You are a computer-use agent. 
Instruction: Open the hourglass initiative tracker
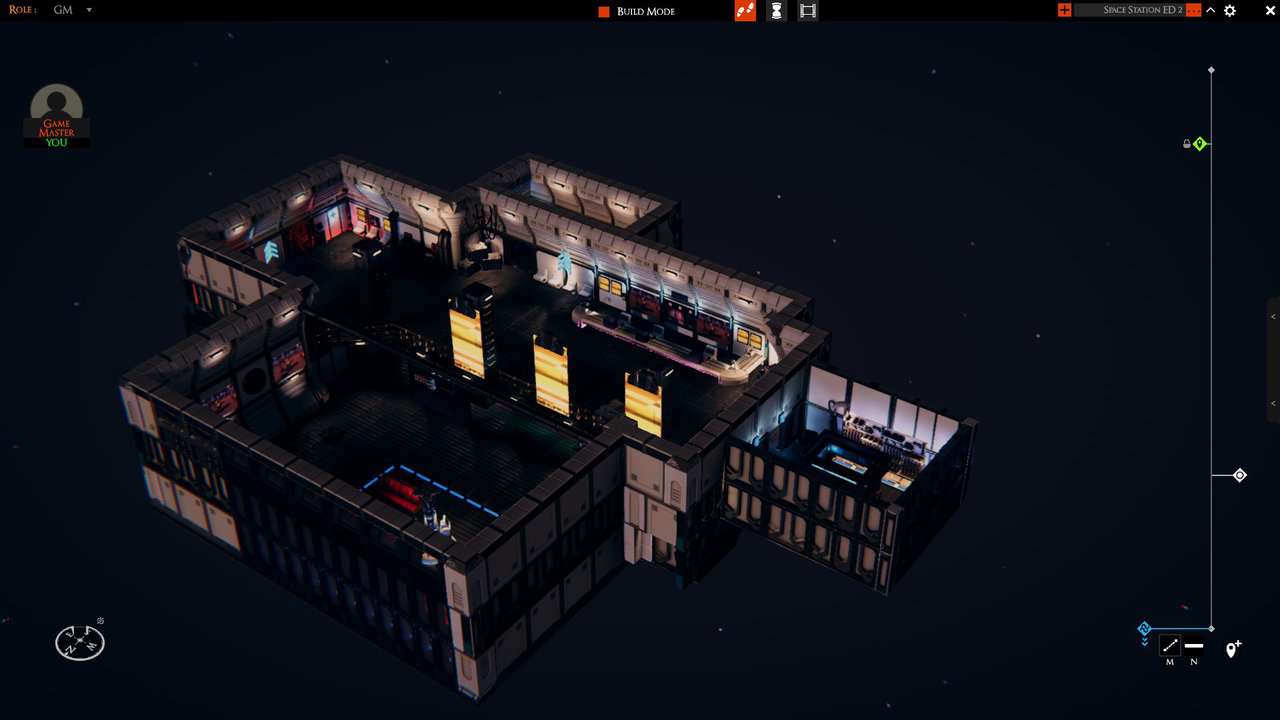(777, 10)
